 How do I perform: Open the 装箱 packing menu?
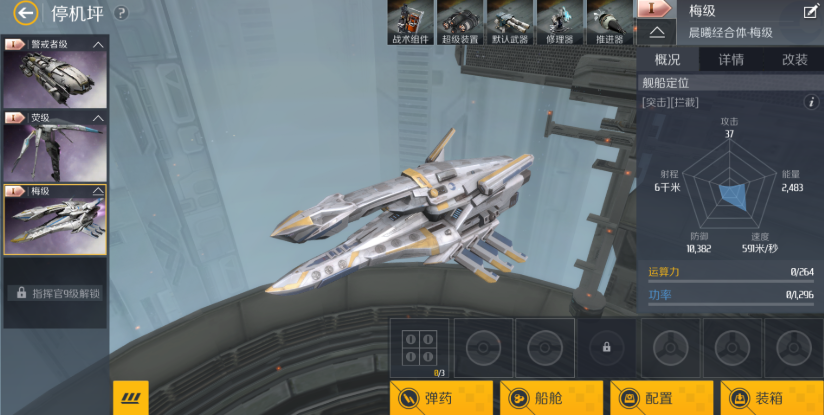coord(771,398)
